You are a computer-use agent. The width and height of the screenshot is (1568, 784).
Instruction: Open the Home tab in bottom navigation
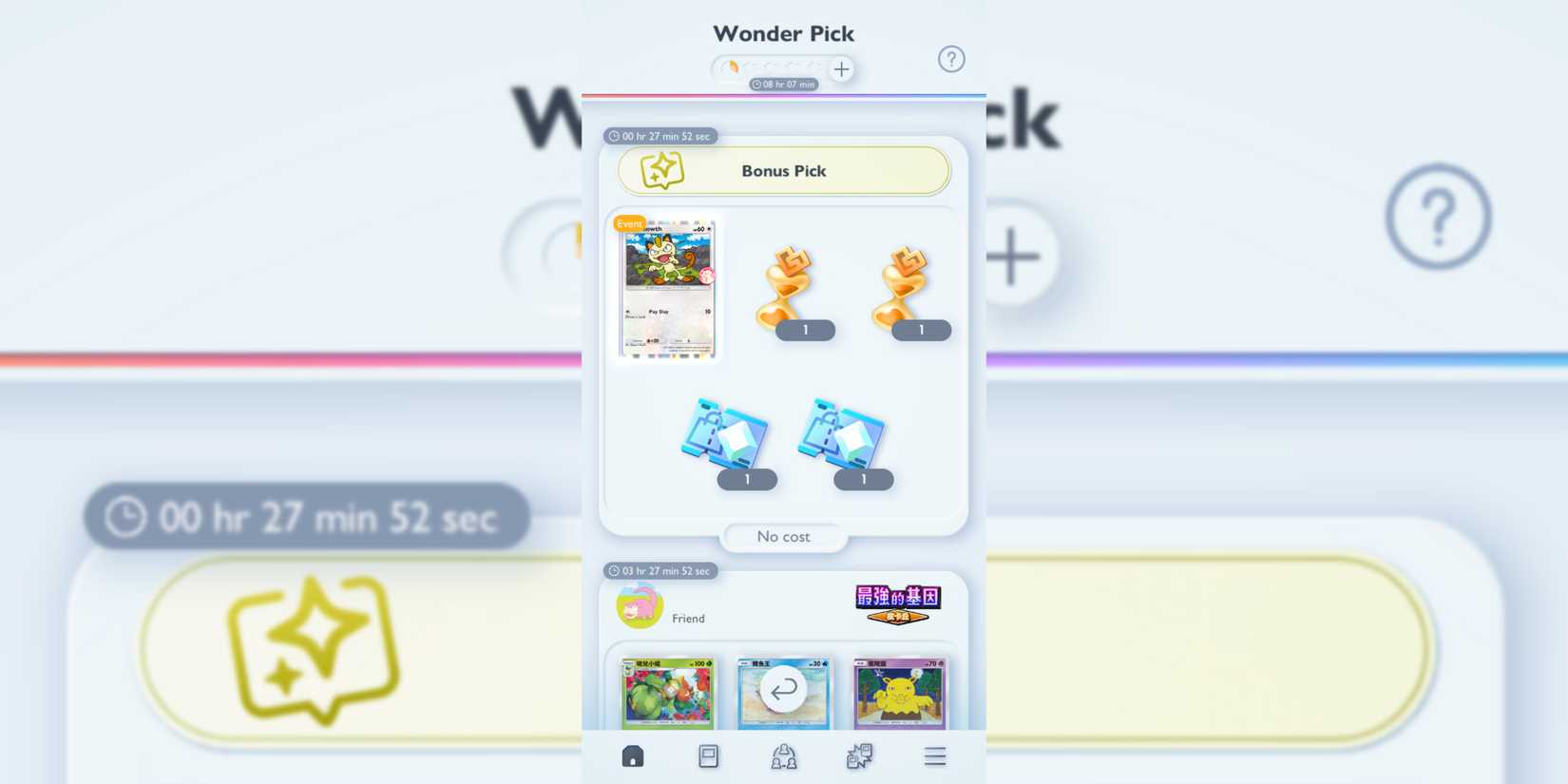632,755
